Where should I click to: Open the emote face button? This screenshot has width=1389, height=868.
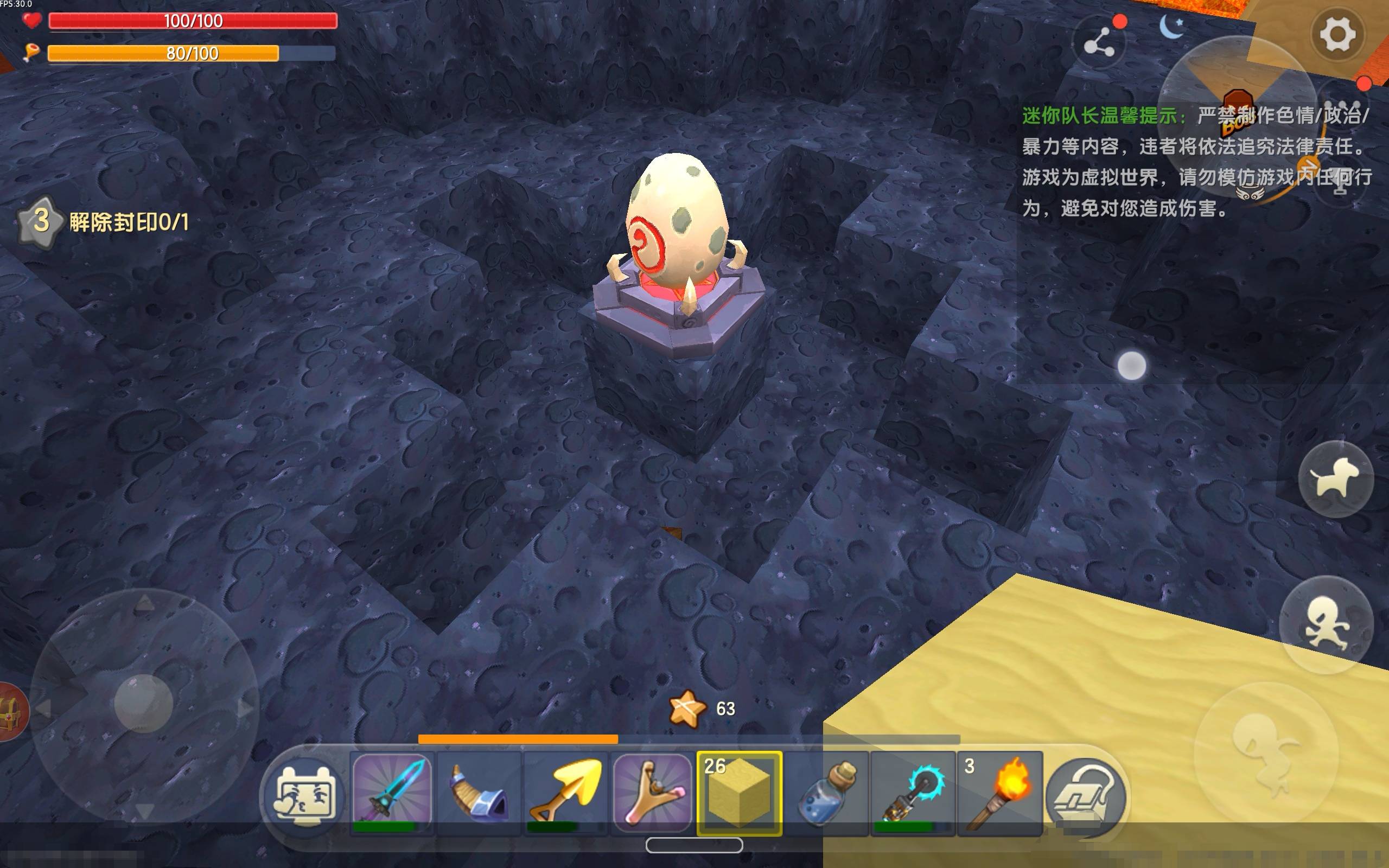(304, 796)
